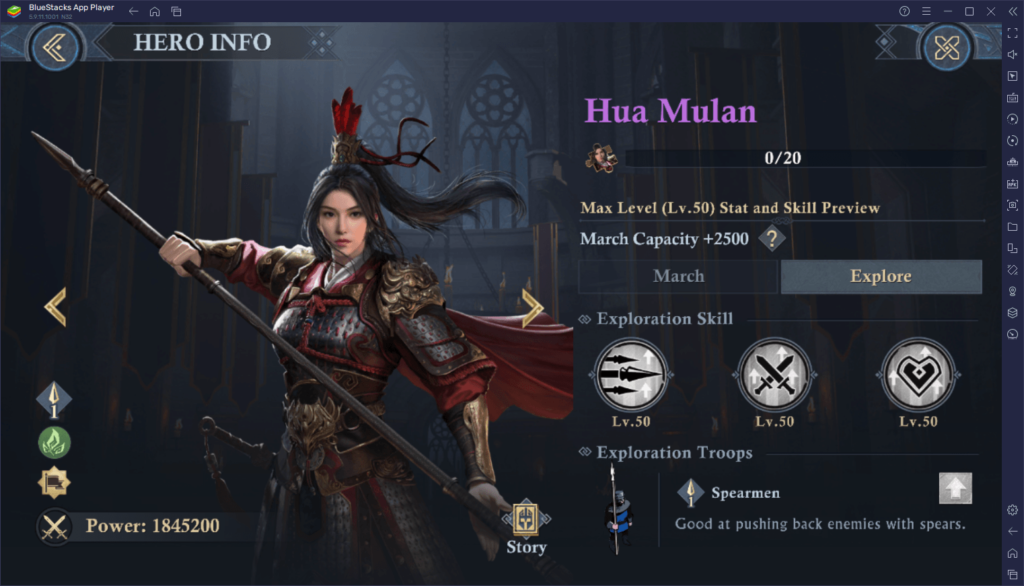This screenshot has width=1024, height=586.
Task: Select the spear troop type icon
Action: click(x=54, y=400)
